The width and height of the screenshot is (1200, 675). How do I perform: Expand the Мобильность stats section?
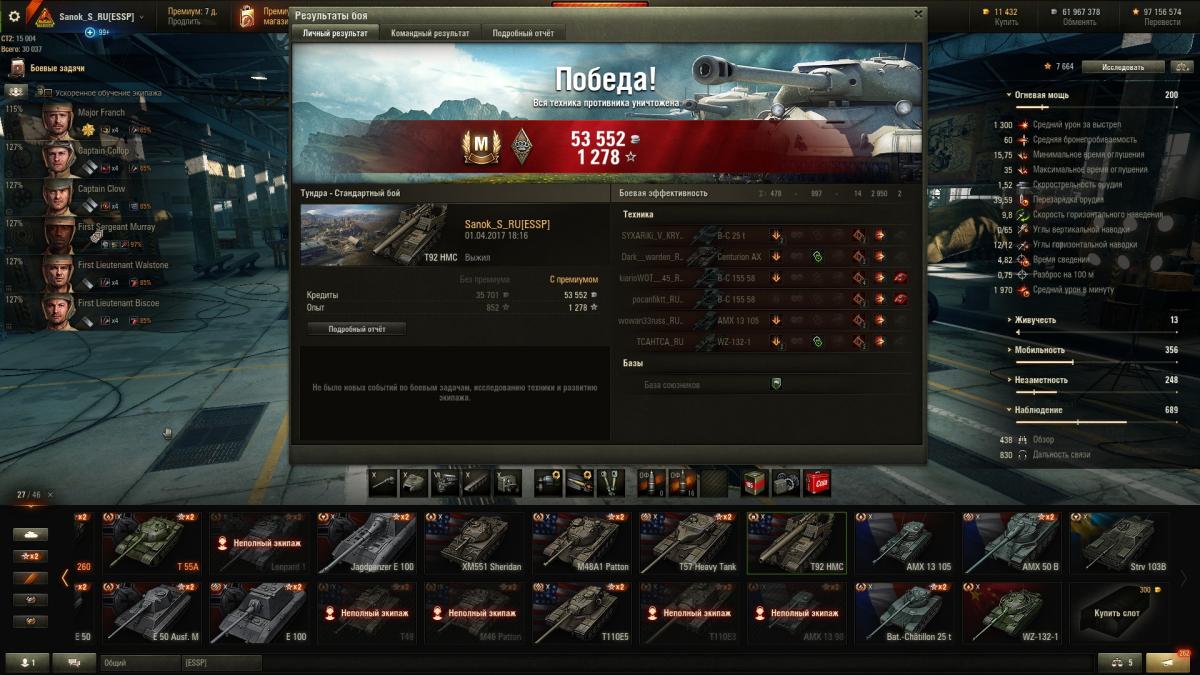[x=1040, y=350]
